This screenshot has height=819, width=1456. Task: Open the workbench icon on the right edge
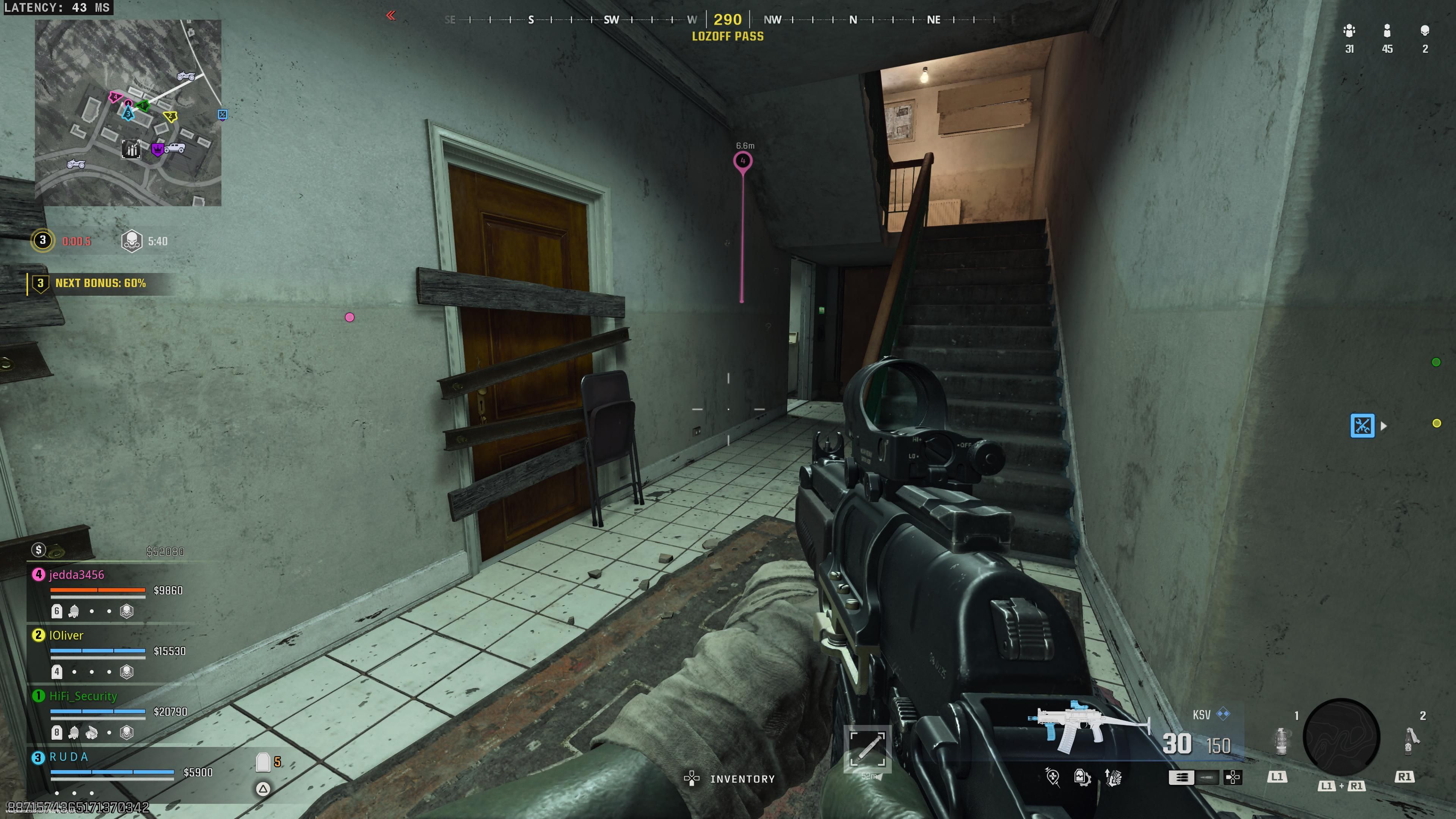1363,425
